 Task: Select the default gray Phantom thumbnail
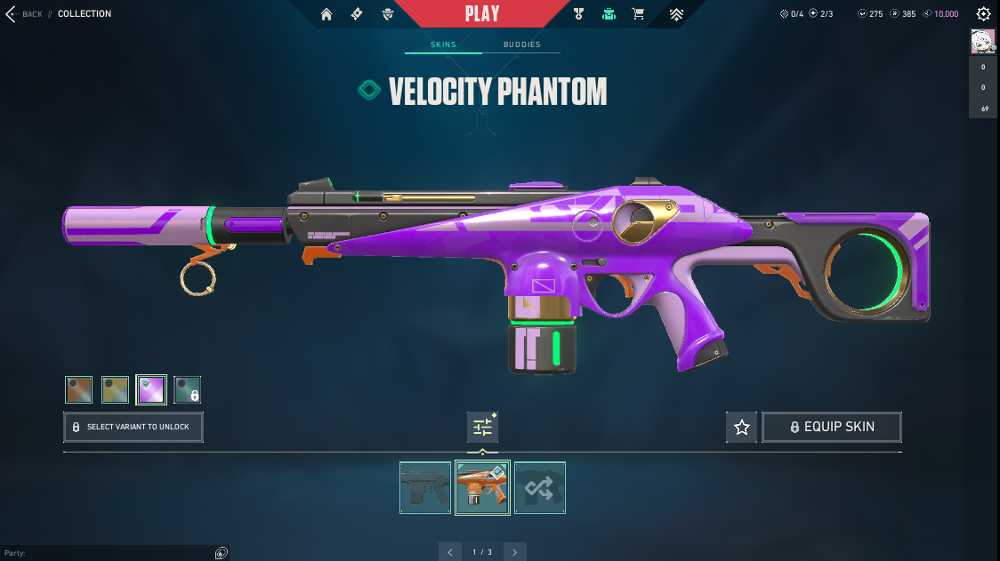(425, 488)
